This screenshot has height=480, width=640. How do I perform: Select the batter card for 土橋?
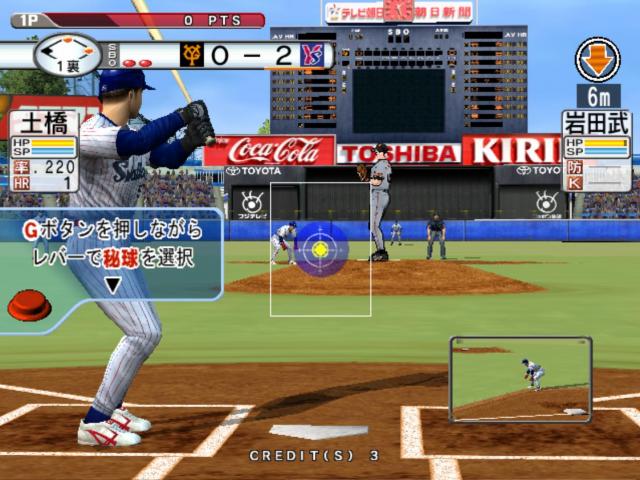tap(42, 152)
